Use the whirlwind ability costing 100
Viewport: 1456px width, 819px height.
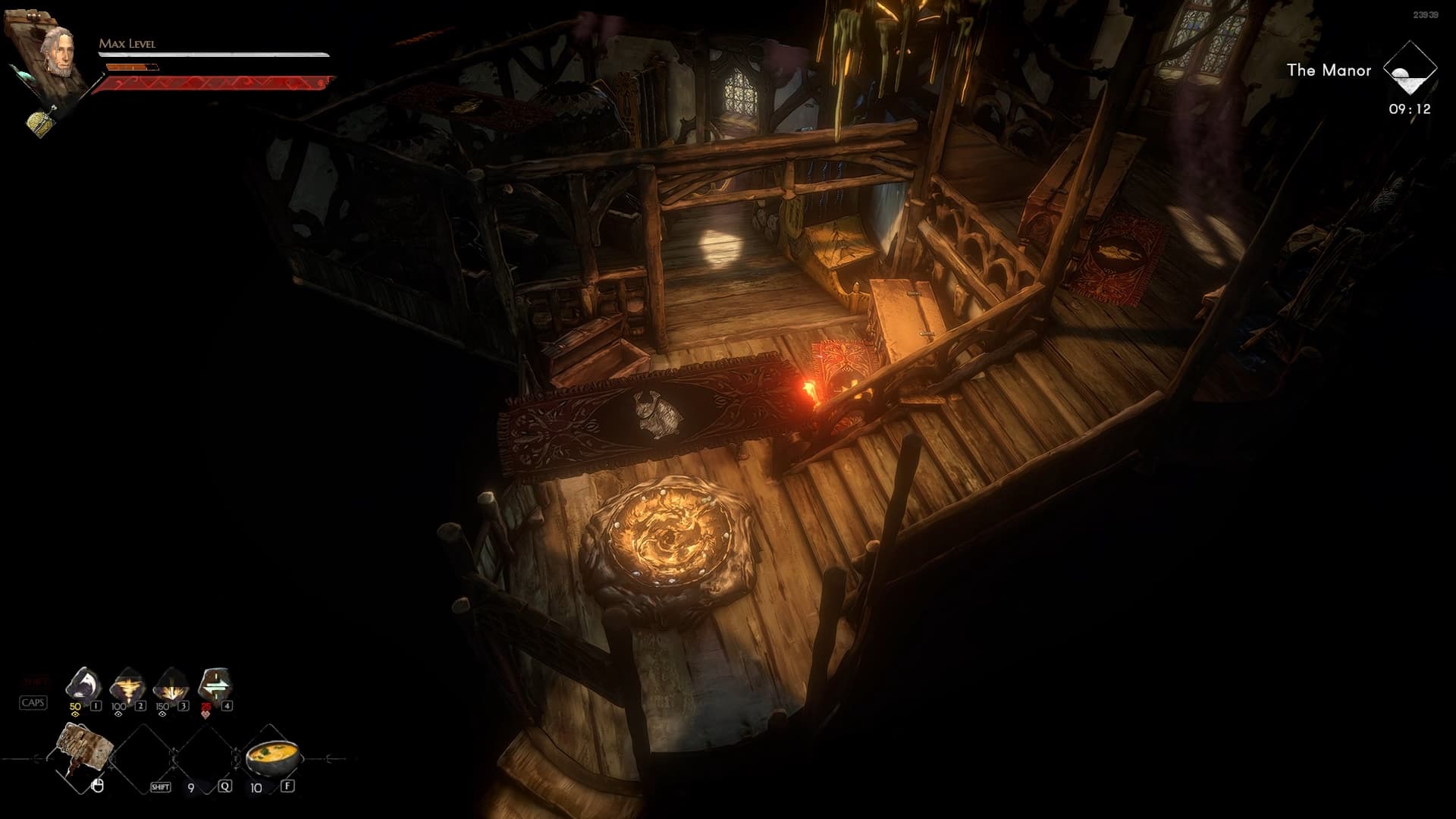[x=127, y=685]
